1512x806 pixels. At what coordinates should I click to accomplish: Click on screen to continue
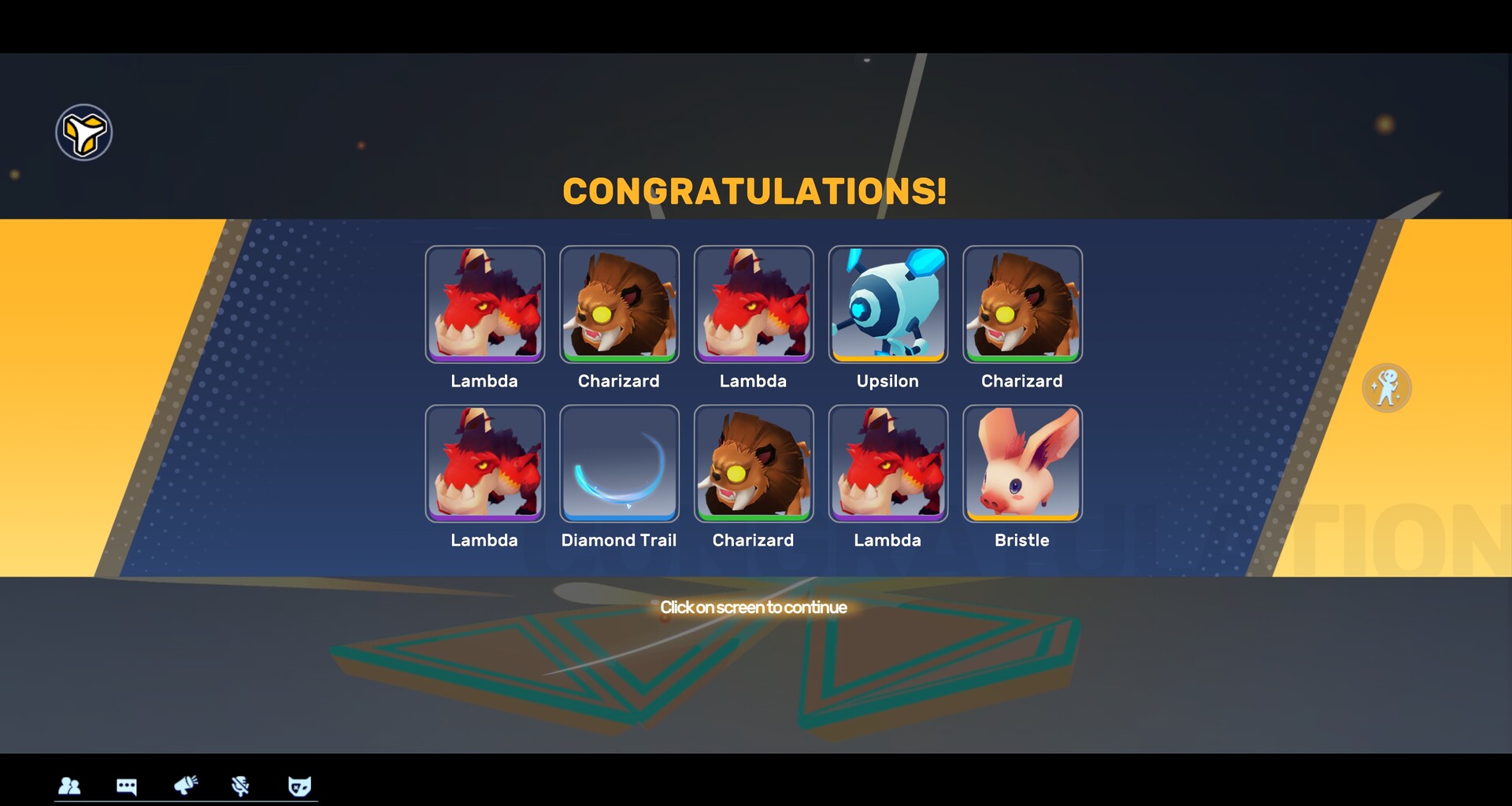pos(754,607)
